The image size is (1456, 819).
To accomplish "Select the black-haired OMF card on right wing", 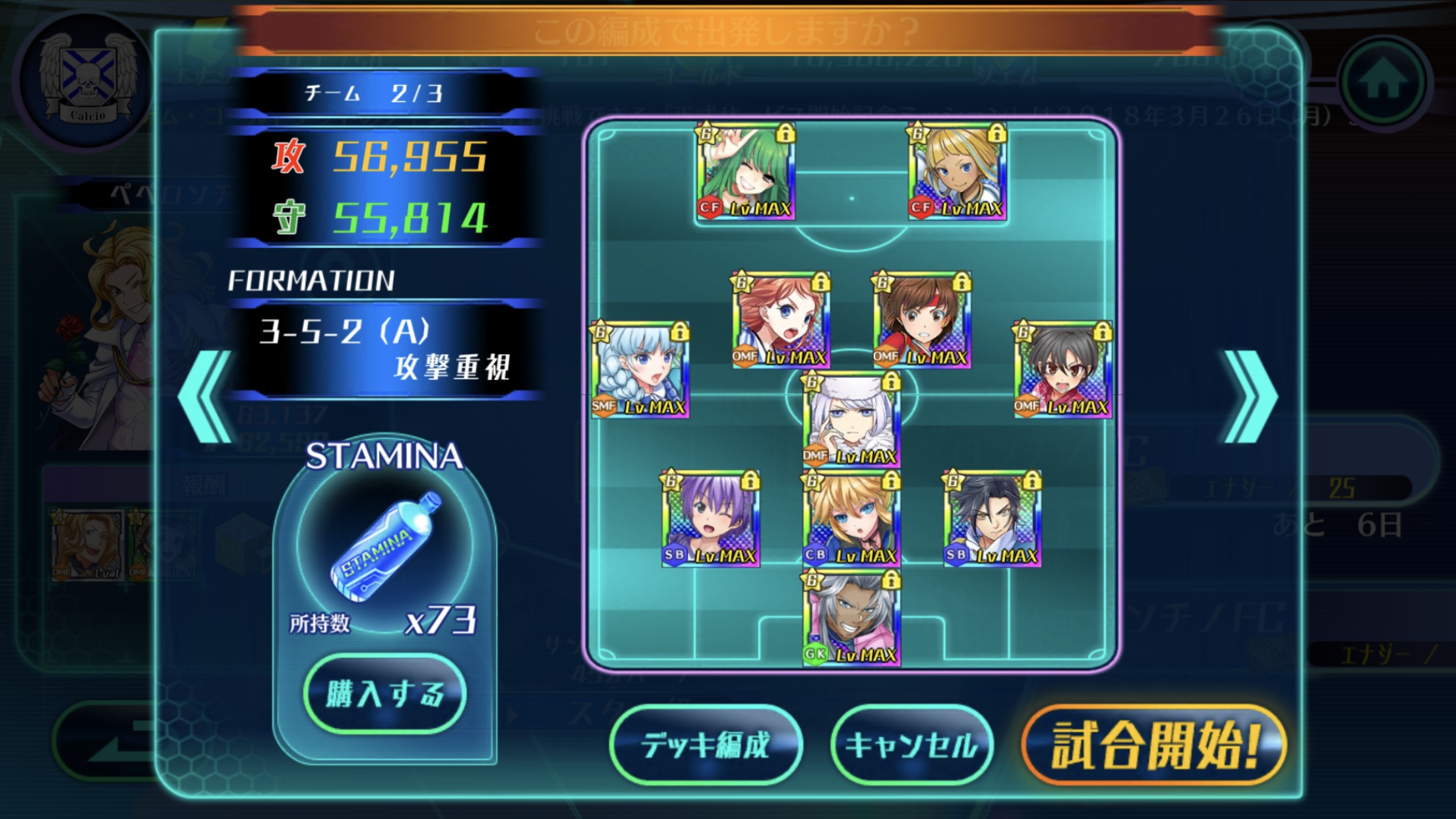I will click(1063, 370).
